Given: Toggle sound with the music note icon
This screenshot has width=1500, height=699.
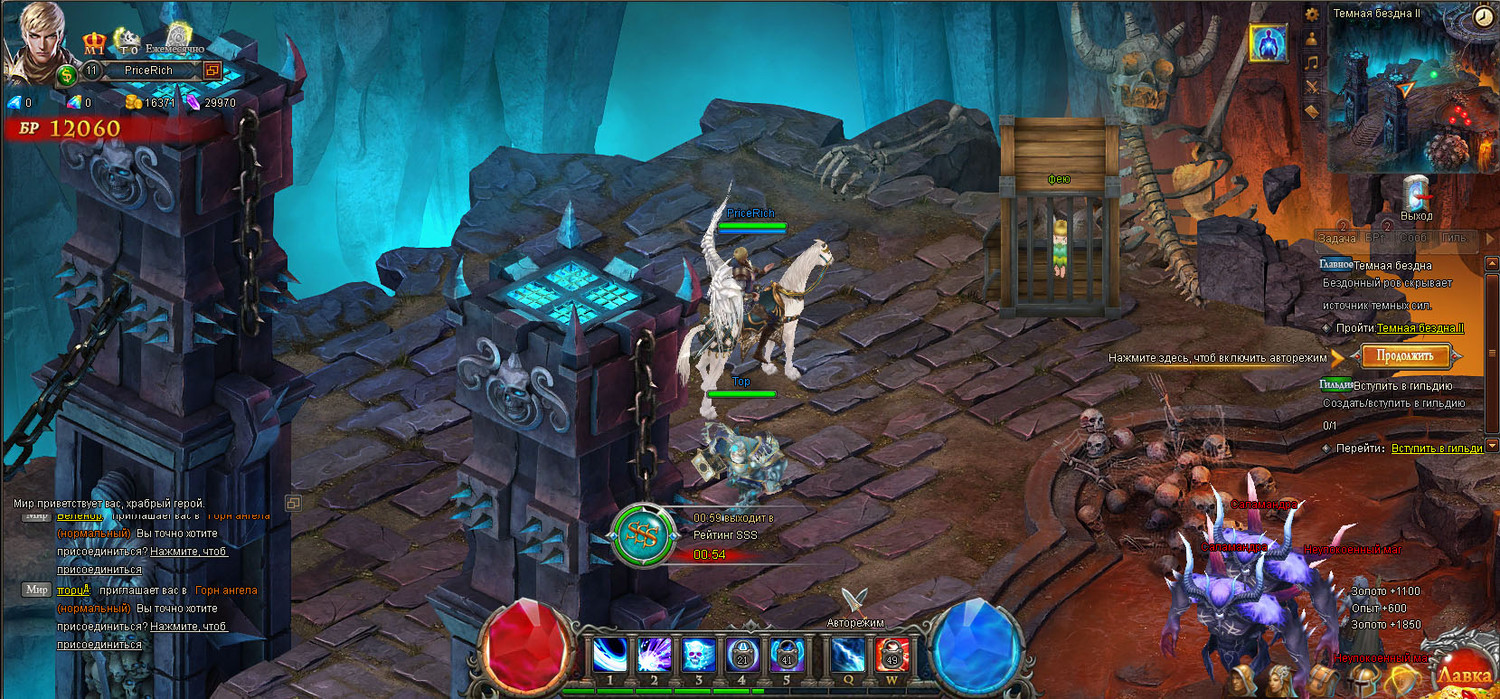Looking at the screenshot, I should (x=1312, y=62).
